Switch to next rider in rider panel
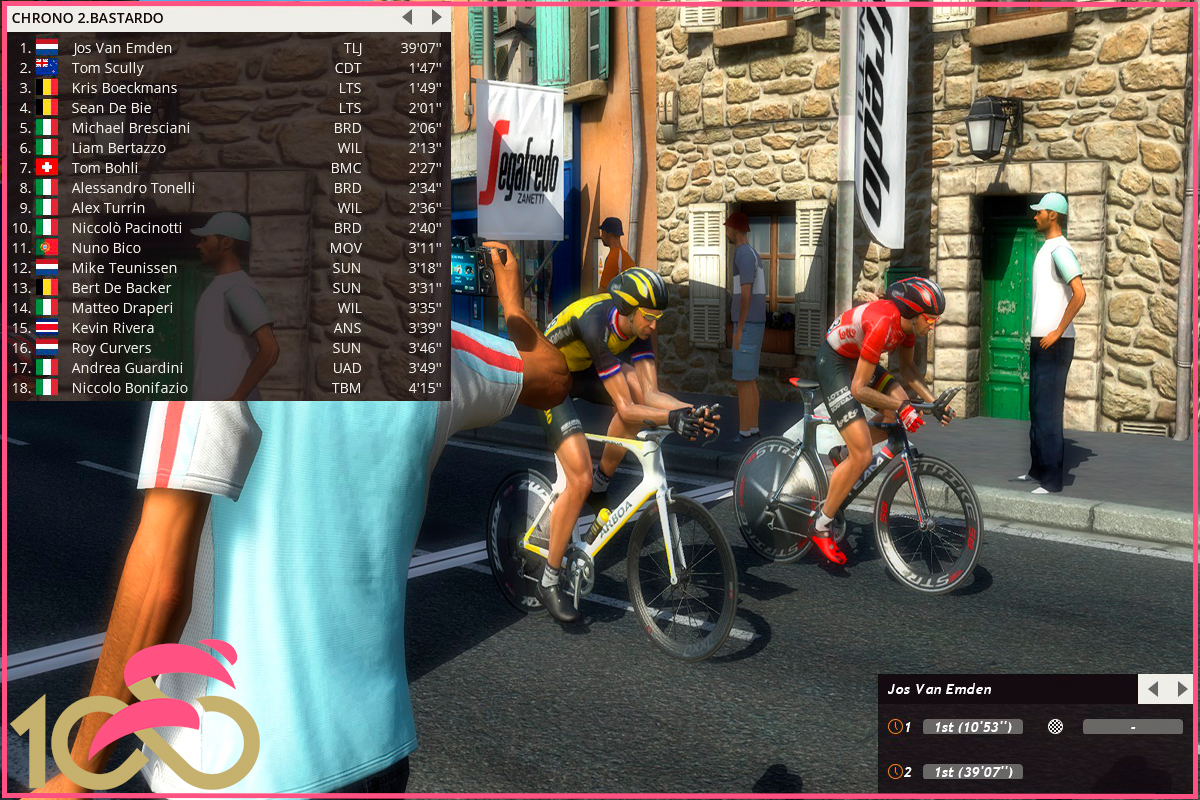 click(x=1182, y=689)
